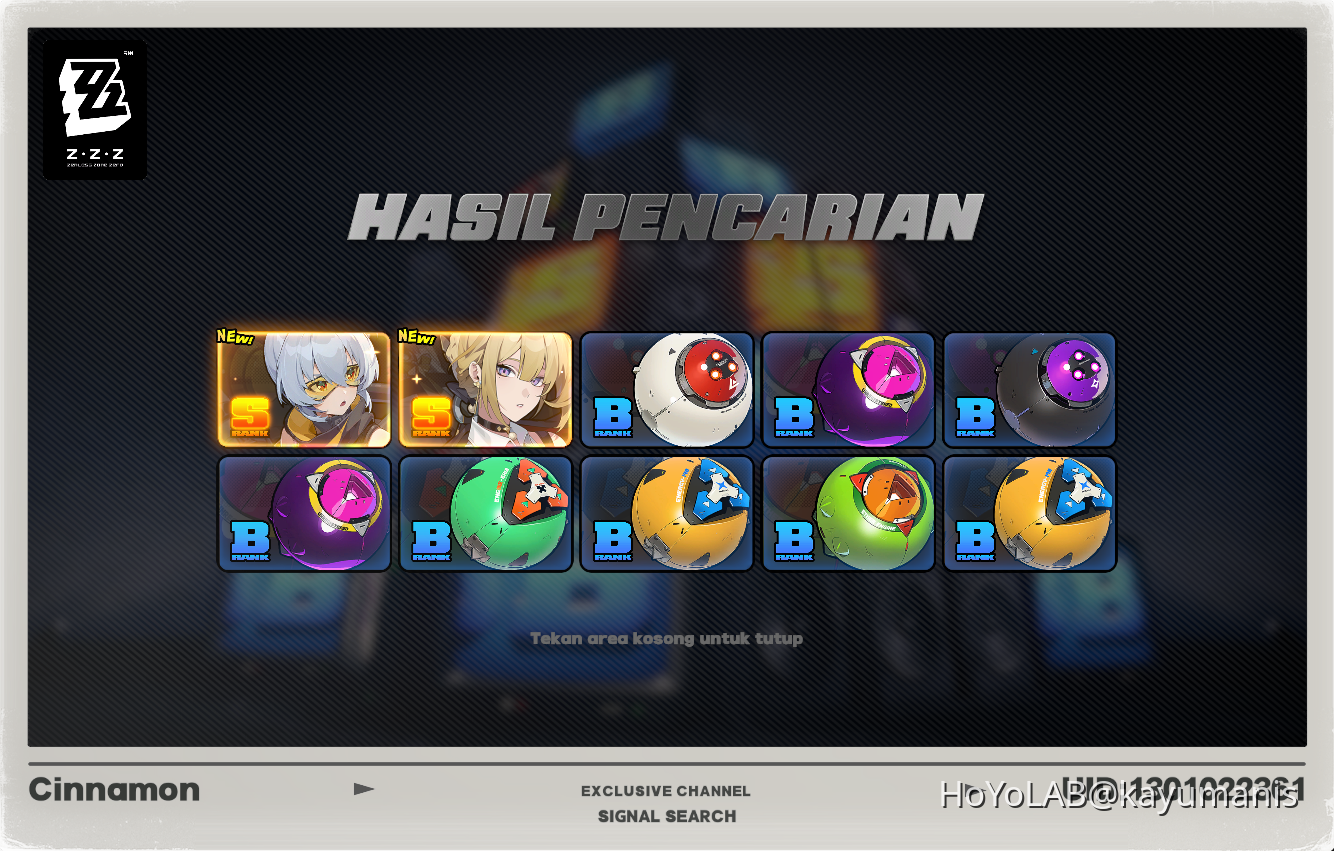The image size is (1334, 851).
Task: Click the pink B-Rank ball bottom left
Action: point(304,512)
